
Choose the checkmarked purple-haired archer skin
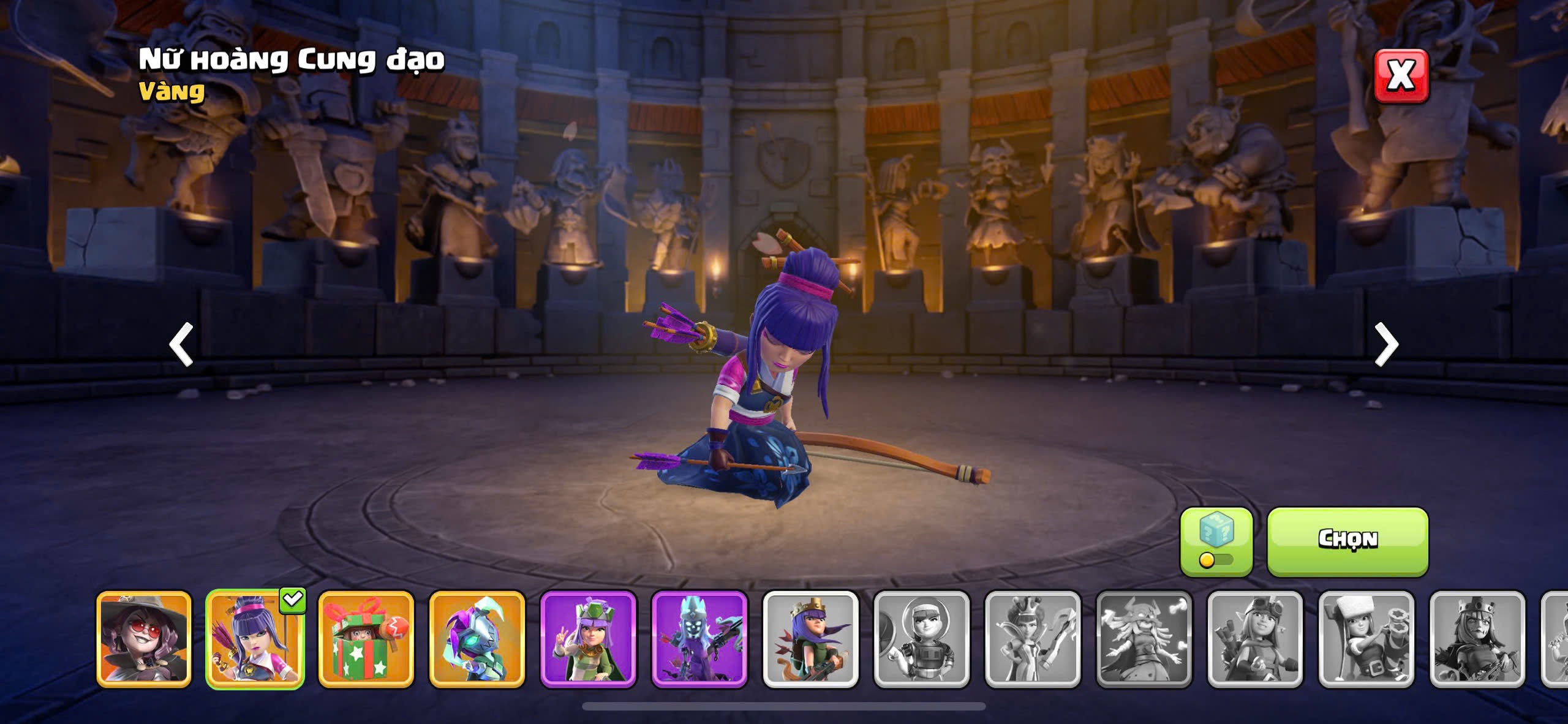(255, 638)
